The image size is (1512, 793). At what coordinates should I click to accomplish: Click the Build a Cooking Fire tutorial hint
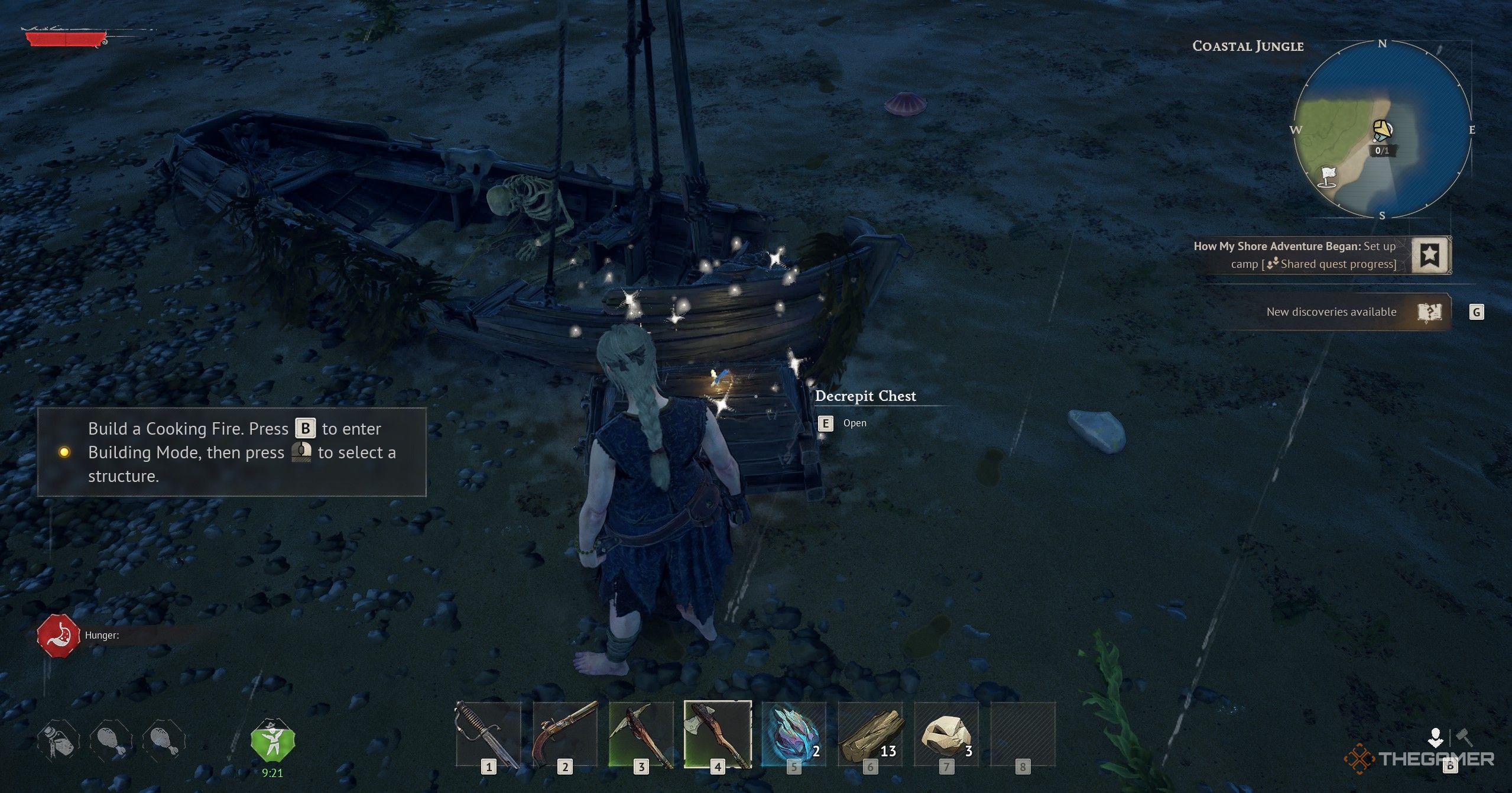point(232,452)
